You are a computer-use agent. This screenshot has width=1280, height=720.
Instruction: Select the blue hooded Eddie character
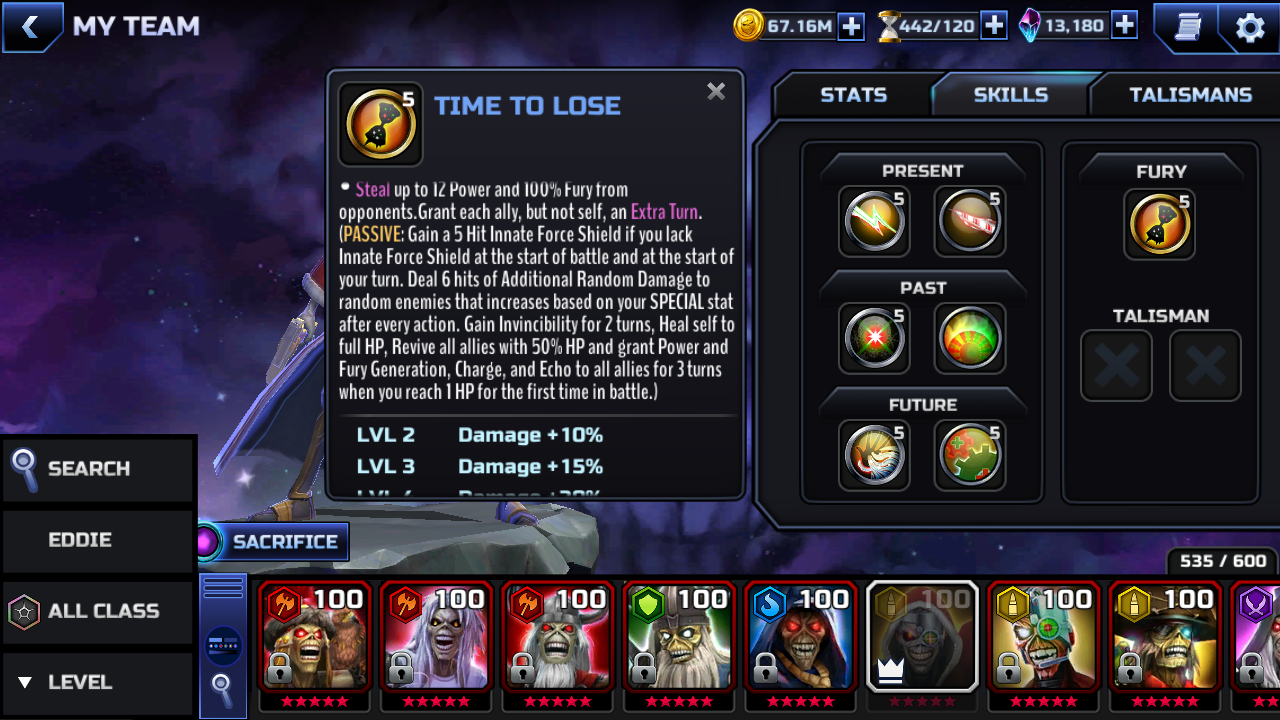click(799, 637)
